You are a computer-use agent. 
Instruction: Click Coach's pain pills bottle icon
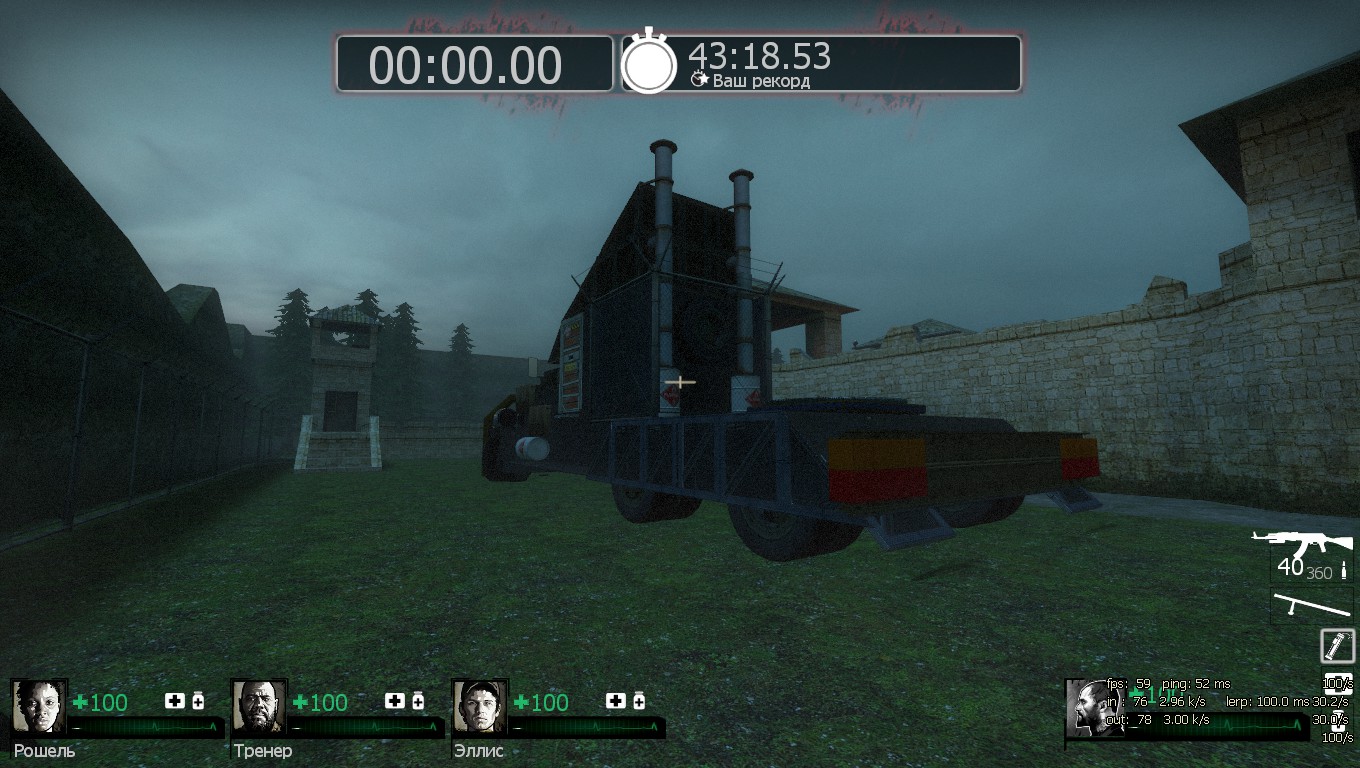click(418, 701)
